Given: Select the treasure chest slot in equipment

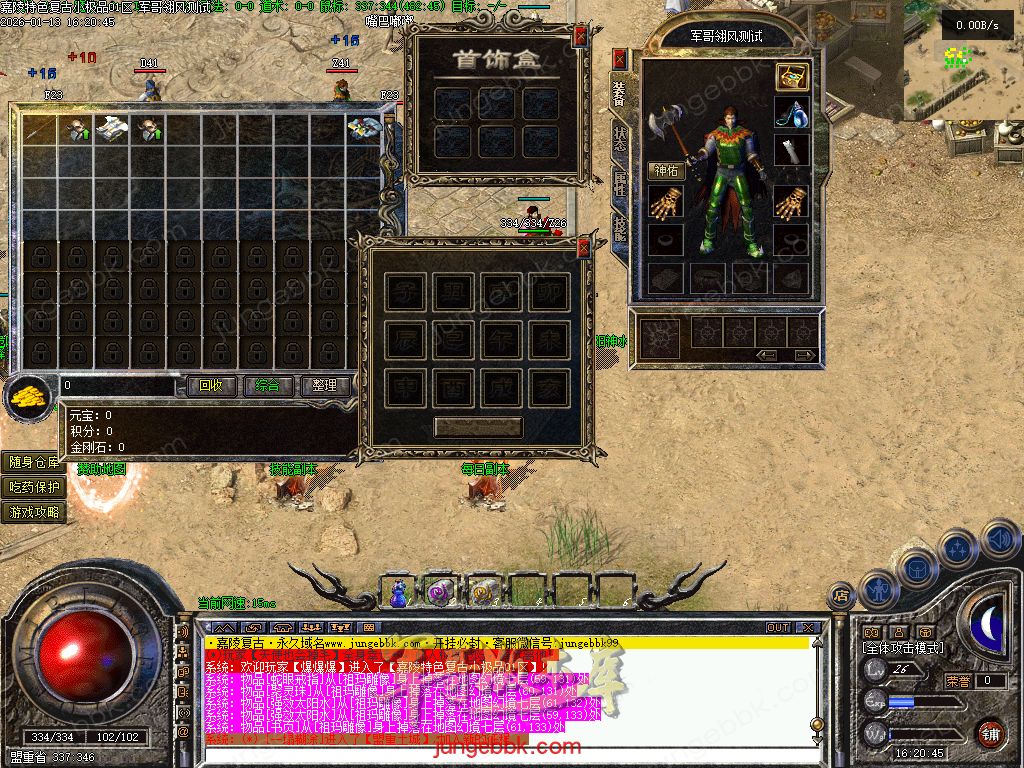Looking at the screenshot, I should pyautogui.click(x=792, y=77).
